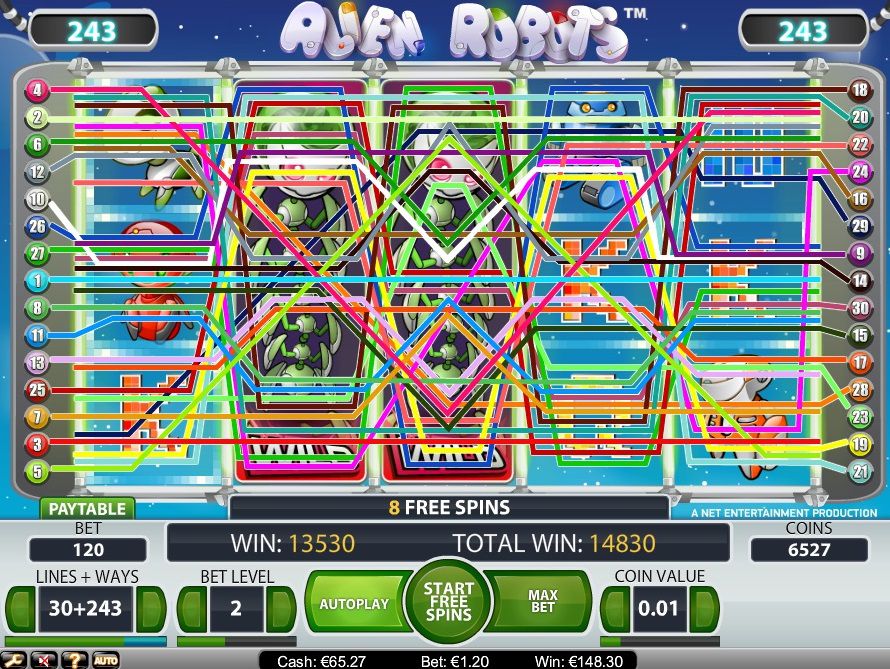890x669 pixels.
Task: Click the small AUTO icon
Action: coord(105,660)
